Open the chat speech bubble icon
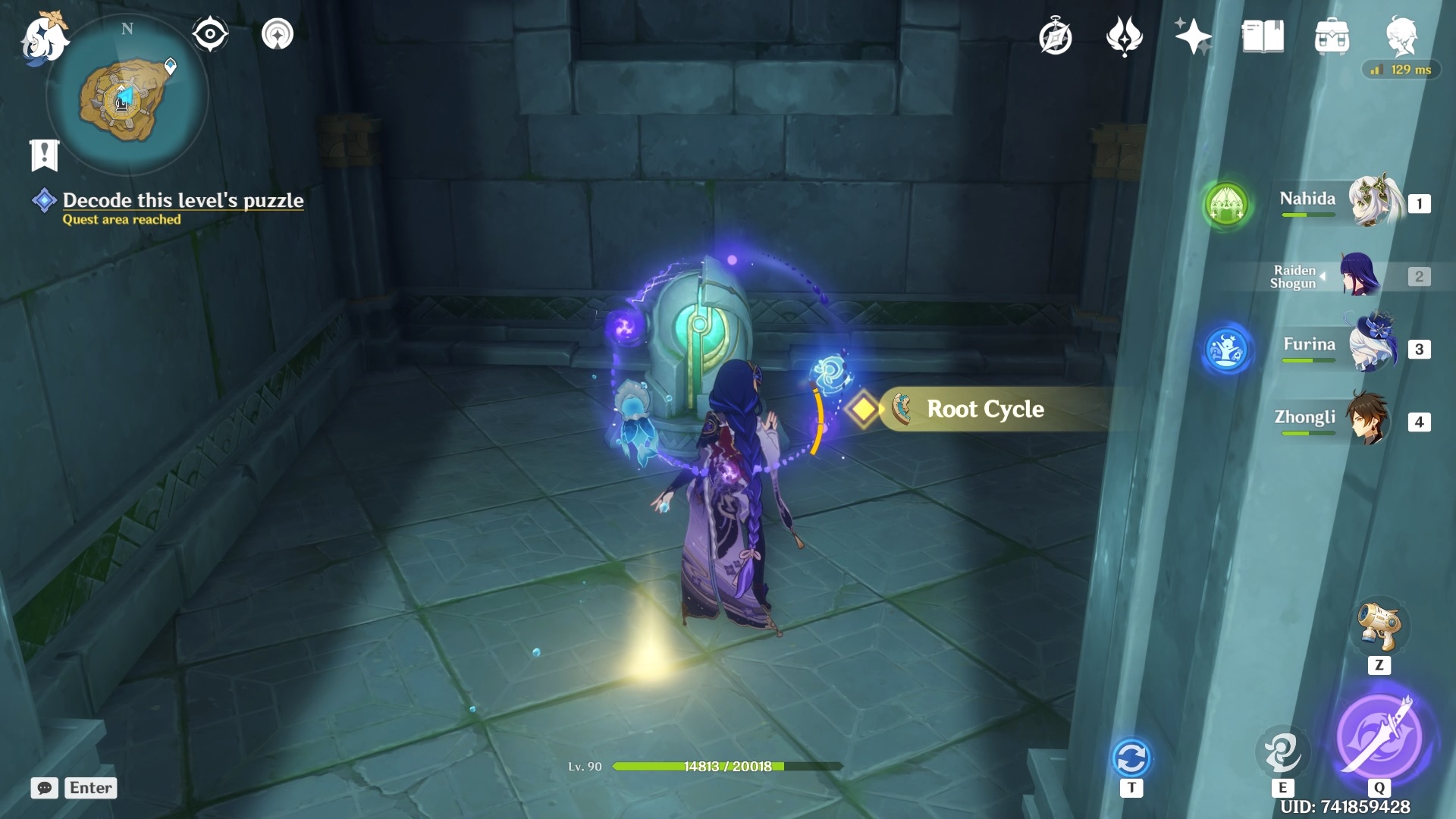The width and height of the screenshot is (1456, 819). tap(44, 788)
